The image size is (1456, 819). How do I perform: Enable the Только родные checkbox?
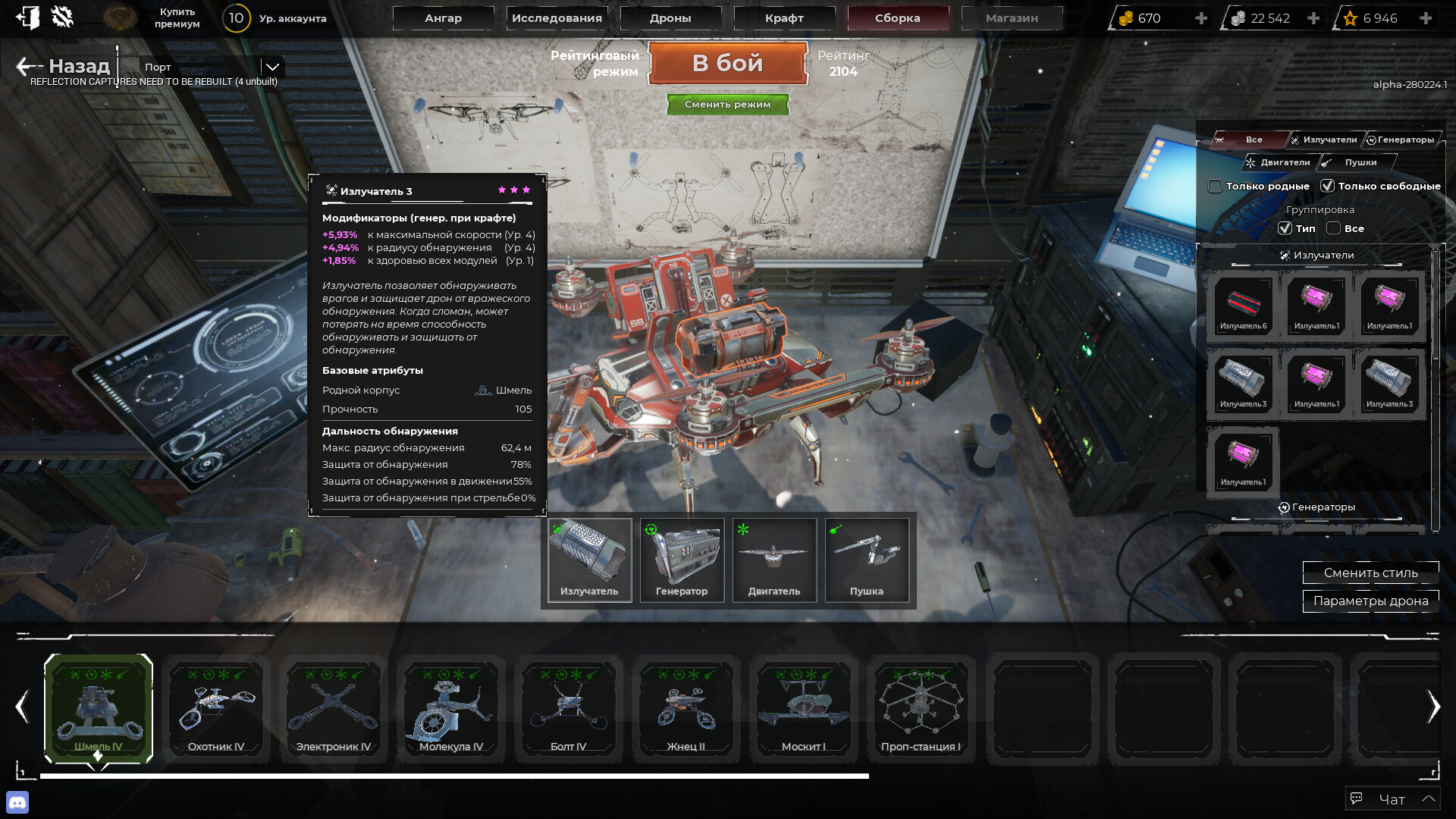click(1215, 186)
